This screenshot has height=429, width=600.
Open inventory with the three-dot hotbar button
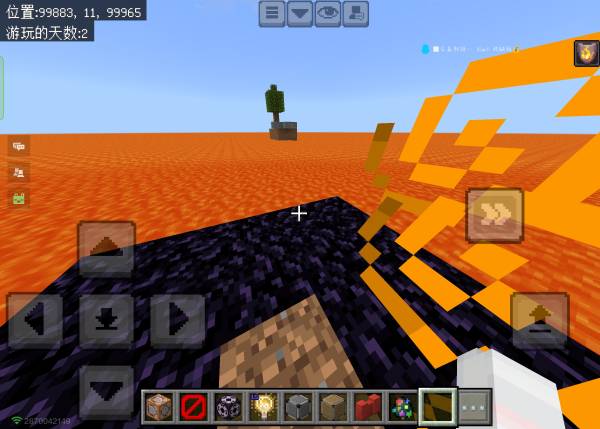[x=473, y=407]
